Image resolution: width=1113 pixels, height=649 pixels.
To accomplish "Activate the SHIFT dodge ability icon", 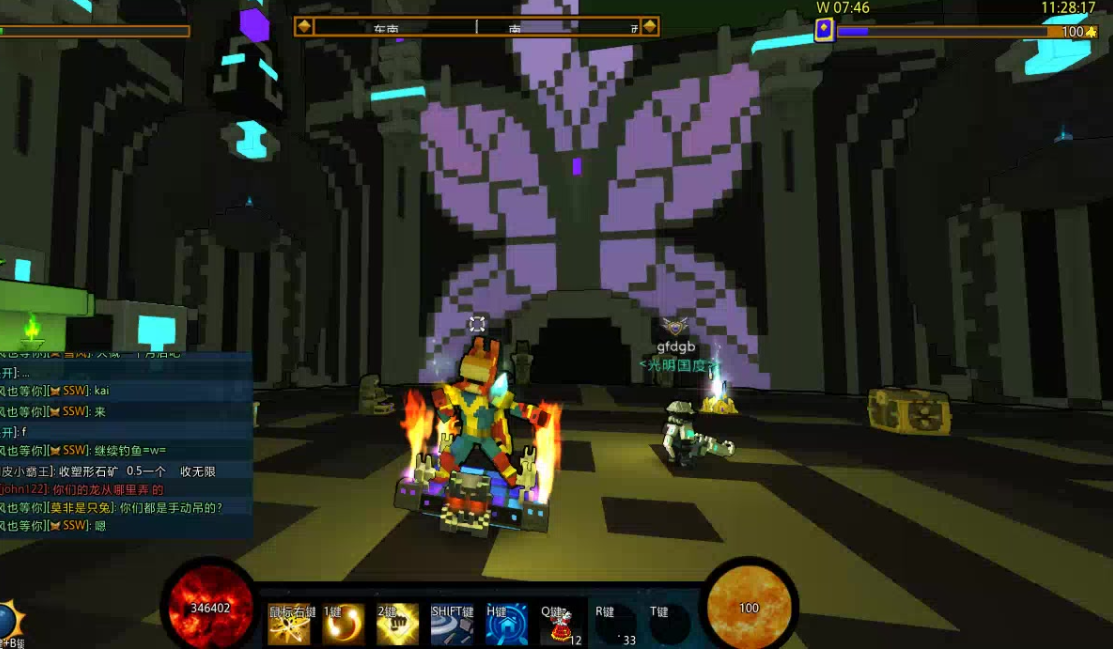I will pyautogui.click(x=452, y=625).
